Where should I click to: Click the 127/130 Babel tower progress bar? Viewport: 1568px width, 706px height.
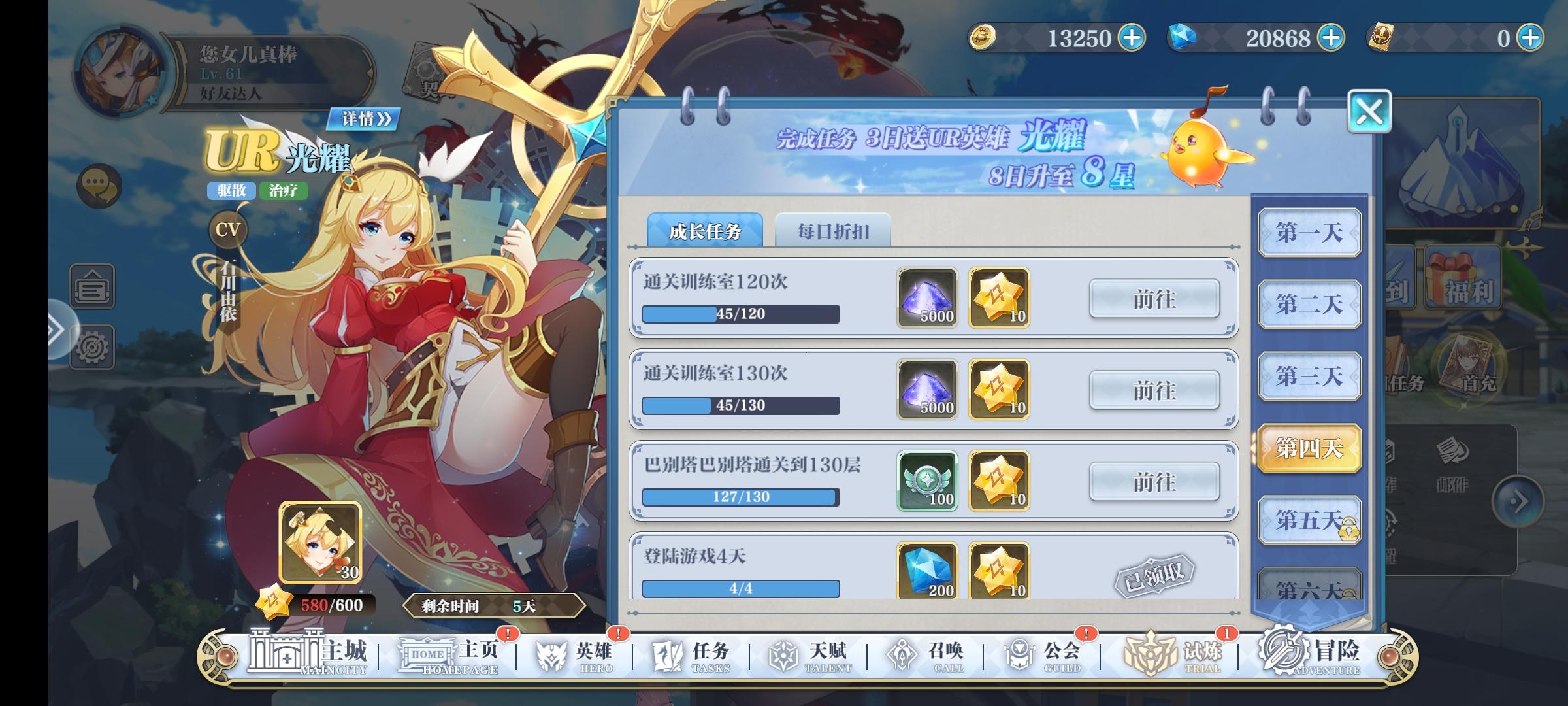tap(739, 497)
